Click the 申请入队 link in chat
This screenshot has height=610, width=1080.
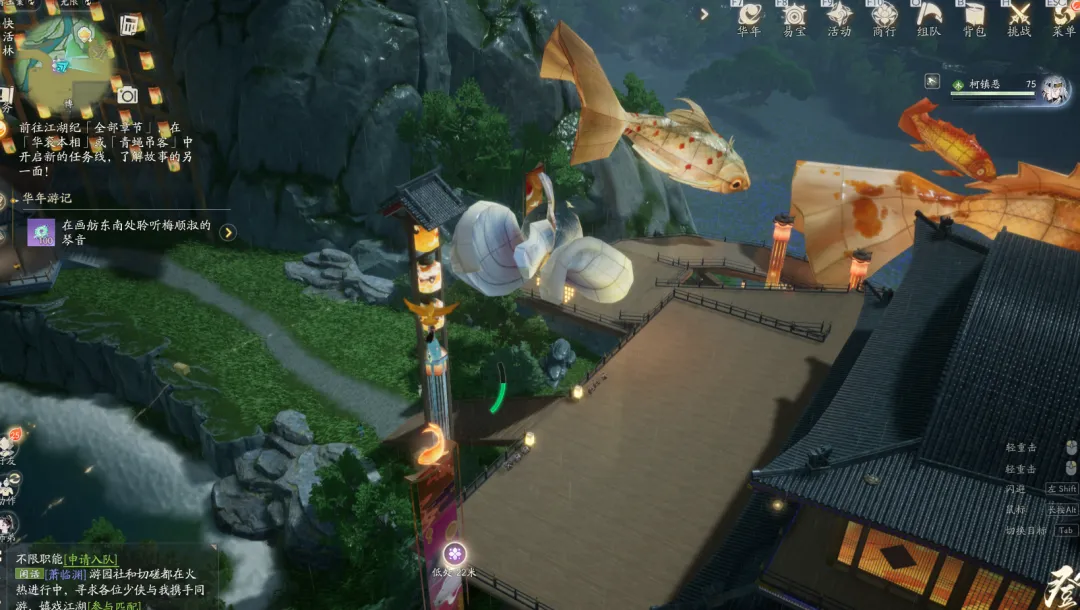click(x=92, y=559)
